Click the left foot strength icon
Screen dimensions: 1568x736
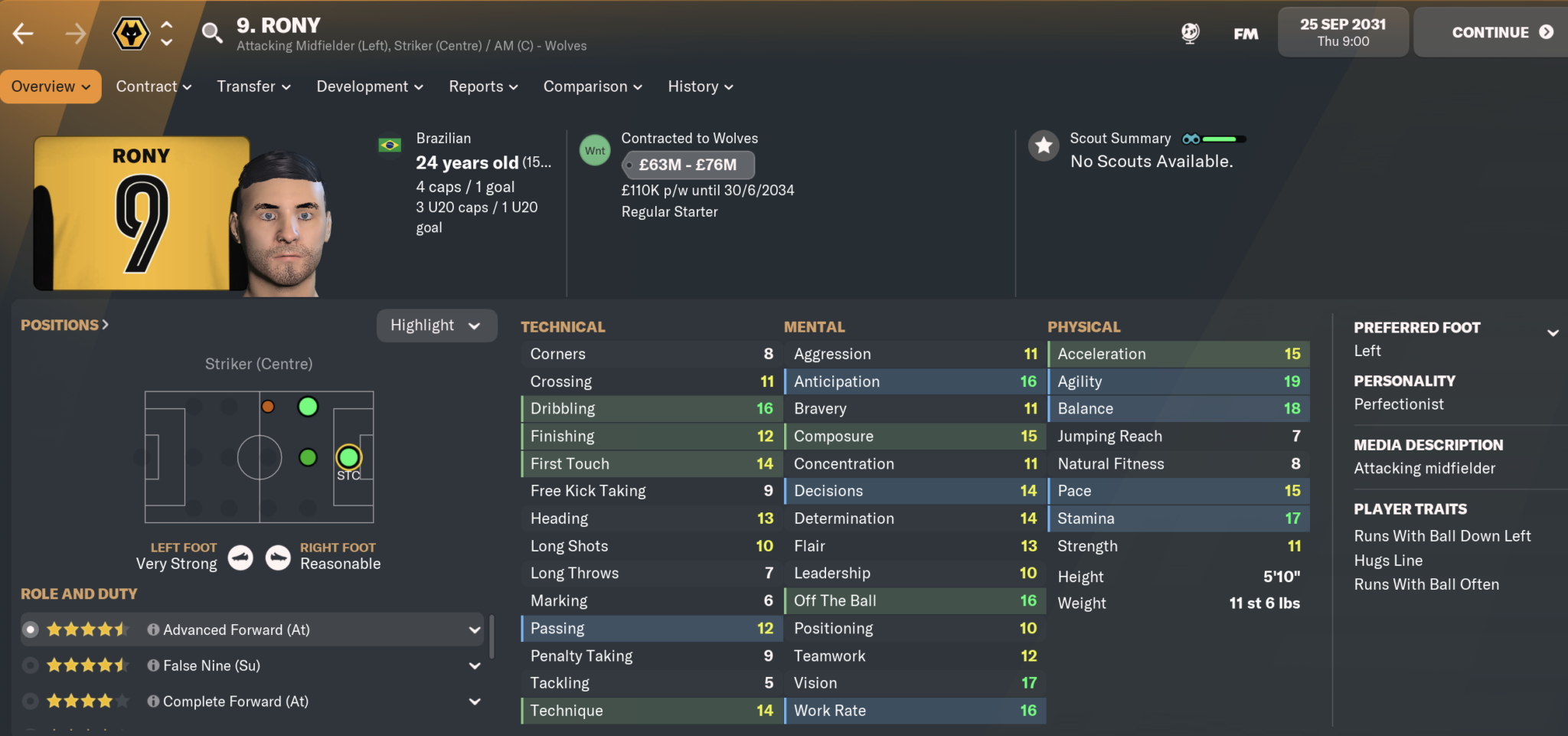pyautogui.click(x=240, y=558)
